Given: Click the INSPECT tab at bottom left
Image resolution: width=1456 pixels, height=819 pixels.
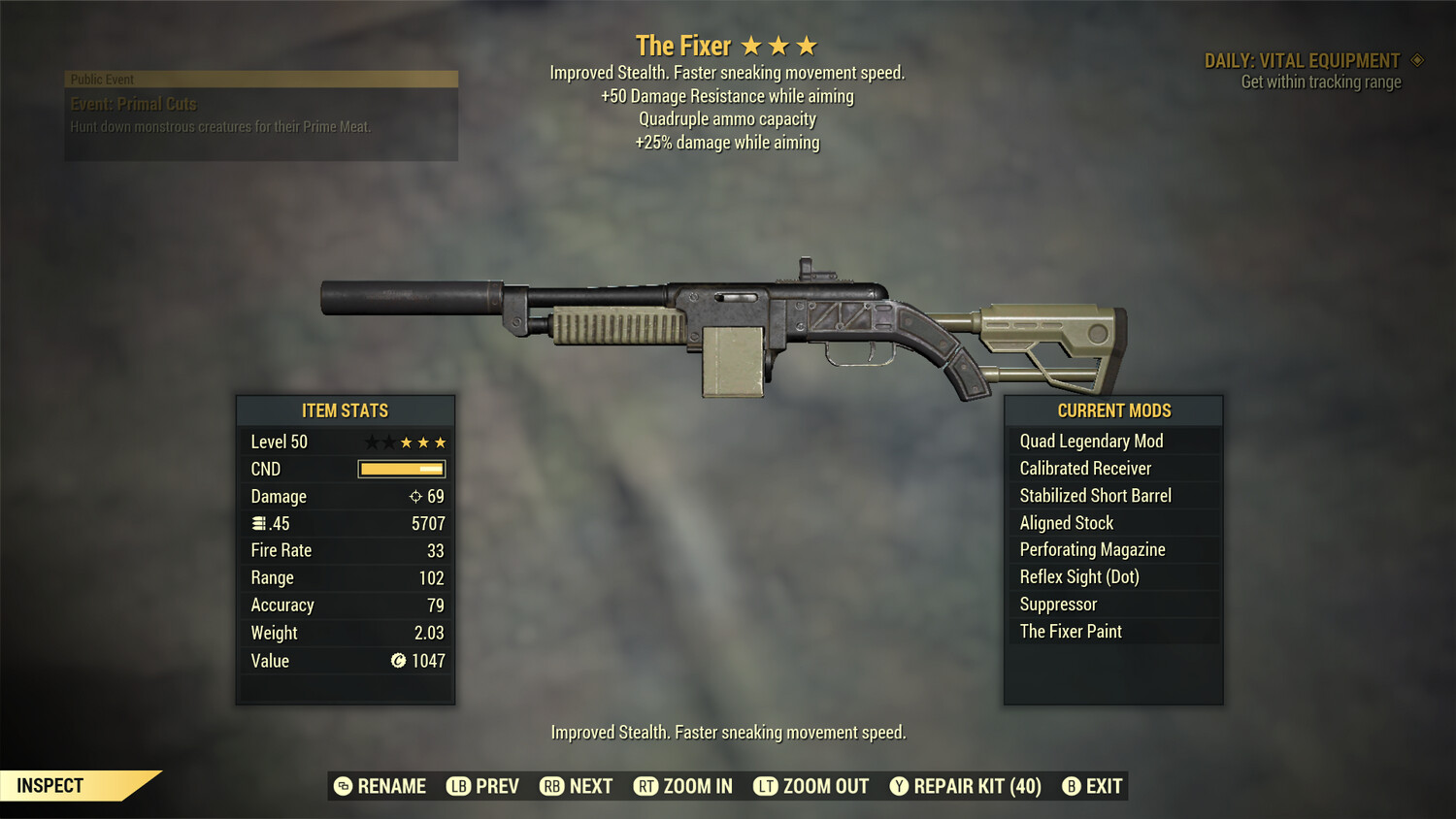Looking at the screenshot, I should [x=50, y=785].
